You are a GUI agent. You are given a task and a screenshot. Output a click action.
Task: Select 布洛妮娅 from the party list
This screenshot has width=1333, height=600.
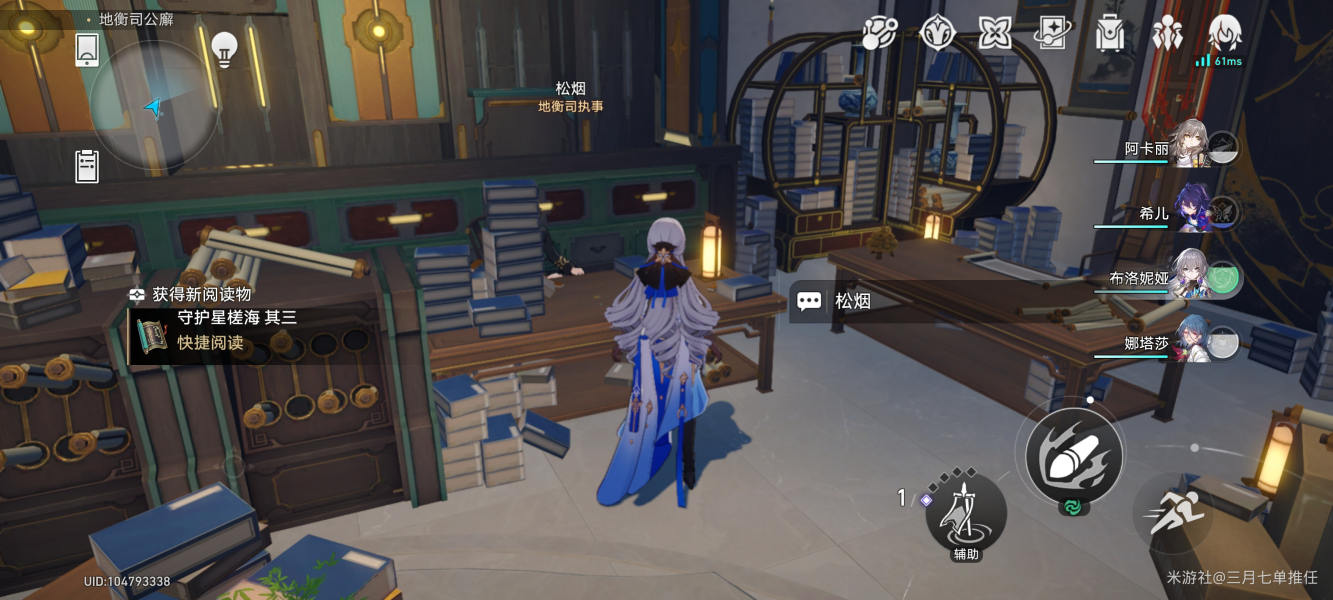(x=1190, y=276)
